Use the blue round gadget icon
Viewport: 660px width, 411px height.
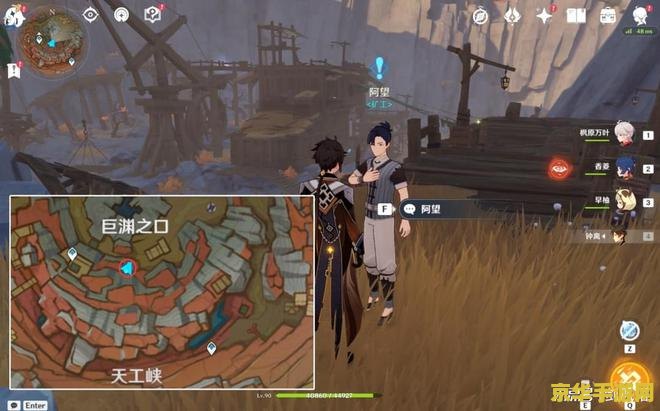click(629, 331)
